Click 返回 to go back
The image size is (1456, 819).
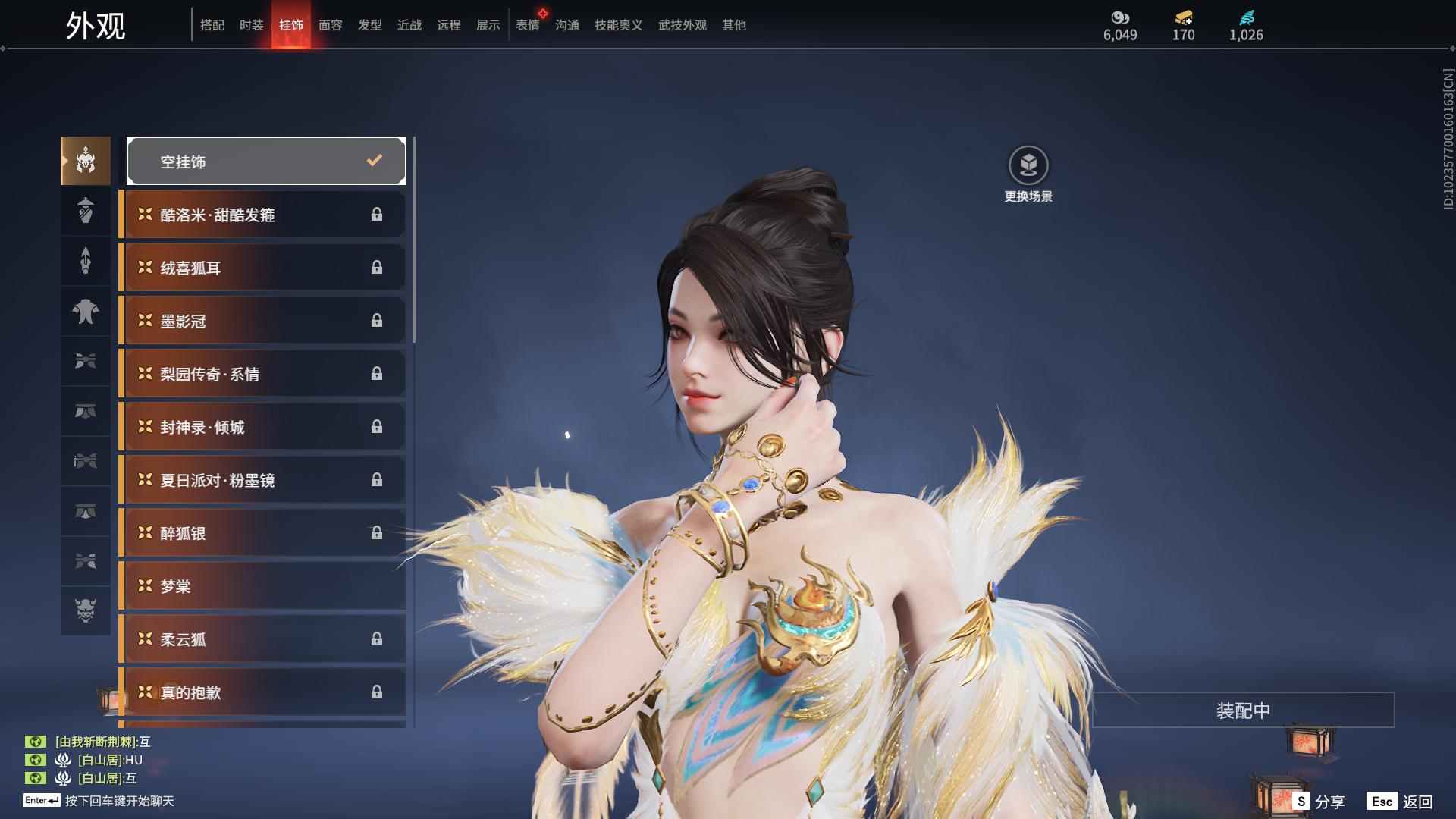tap(1400, 802)
